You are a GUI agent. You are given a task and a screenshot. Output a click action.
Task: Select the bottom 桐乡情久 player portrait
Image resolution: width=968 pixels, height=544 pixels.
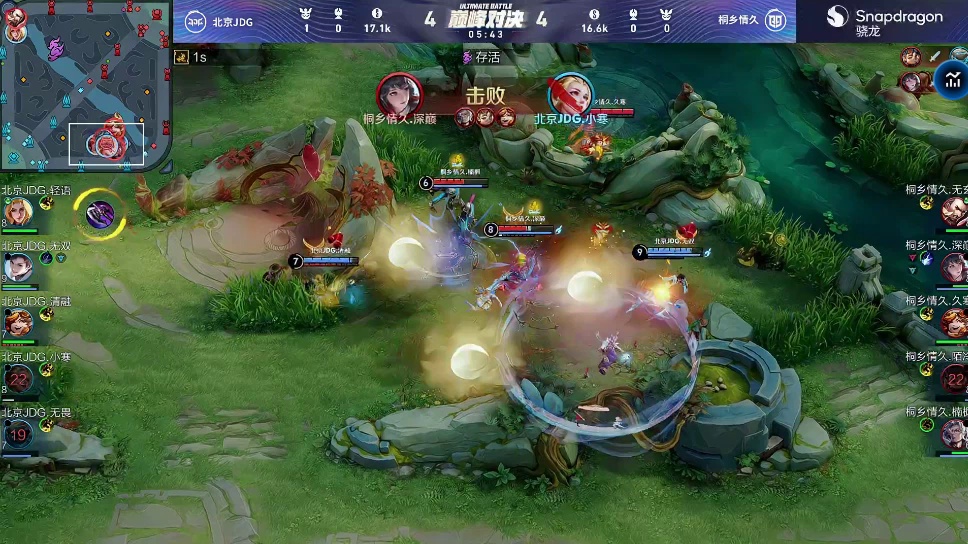point(952,435)
